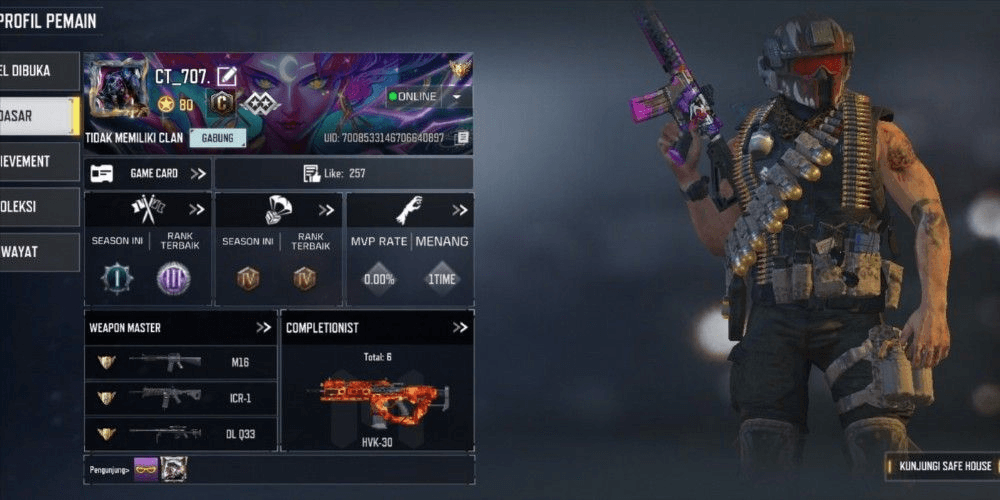This screenshot has width=1000, height=500.
Task: Expand the Completionist section
Action: tap(459, 327)
